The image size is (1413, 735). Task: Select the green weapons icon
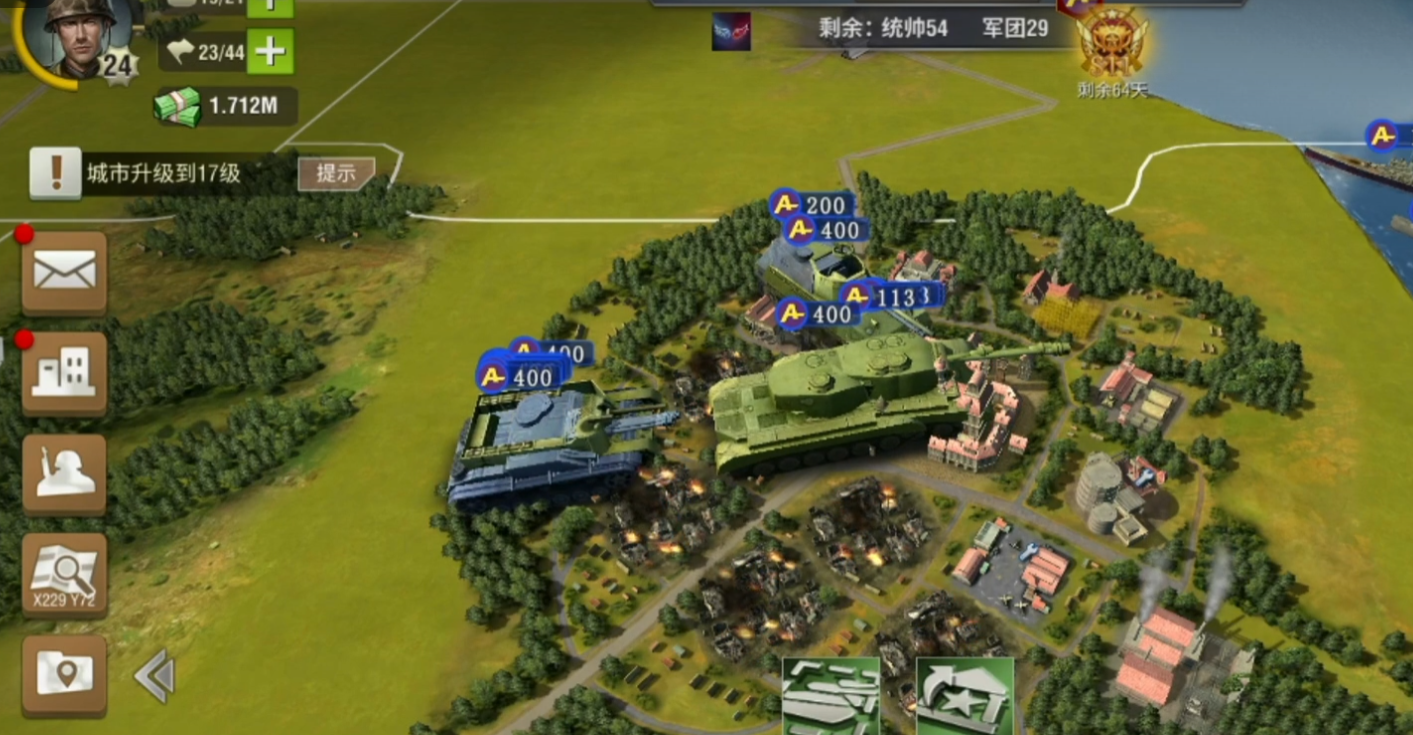(830, 695)
